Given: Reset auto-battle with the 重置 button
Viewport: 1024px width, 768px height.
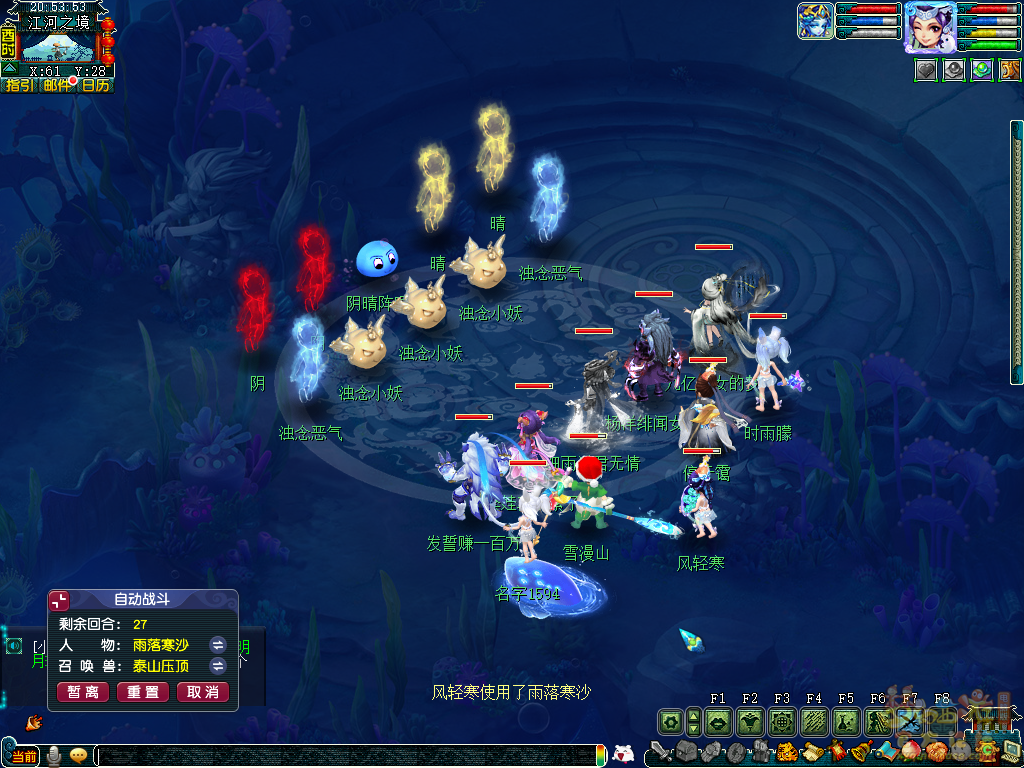Looking at the screenshot, I should tap(143, 692).
